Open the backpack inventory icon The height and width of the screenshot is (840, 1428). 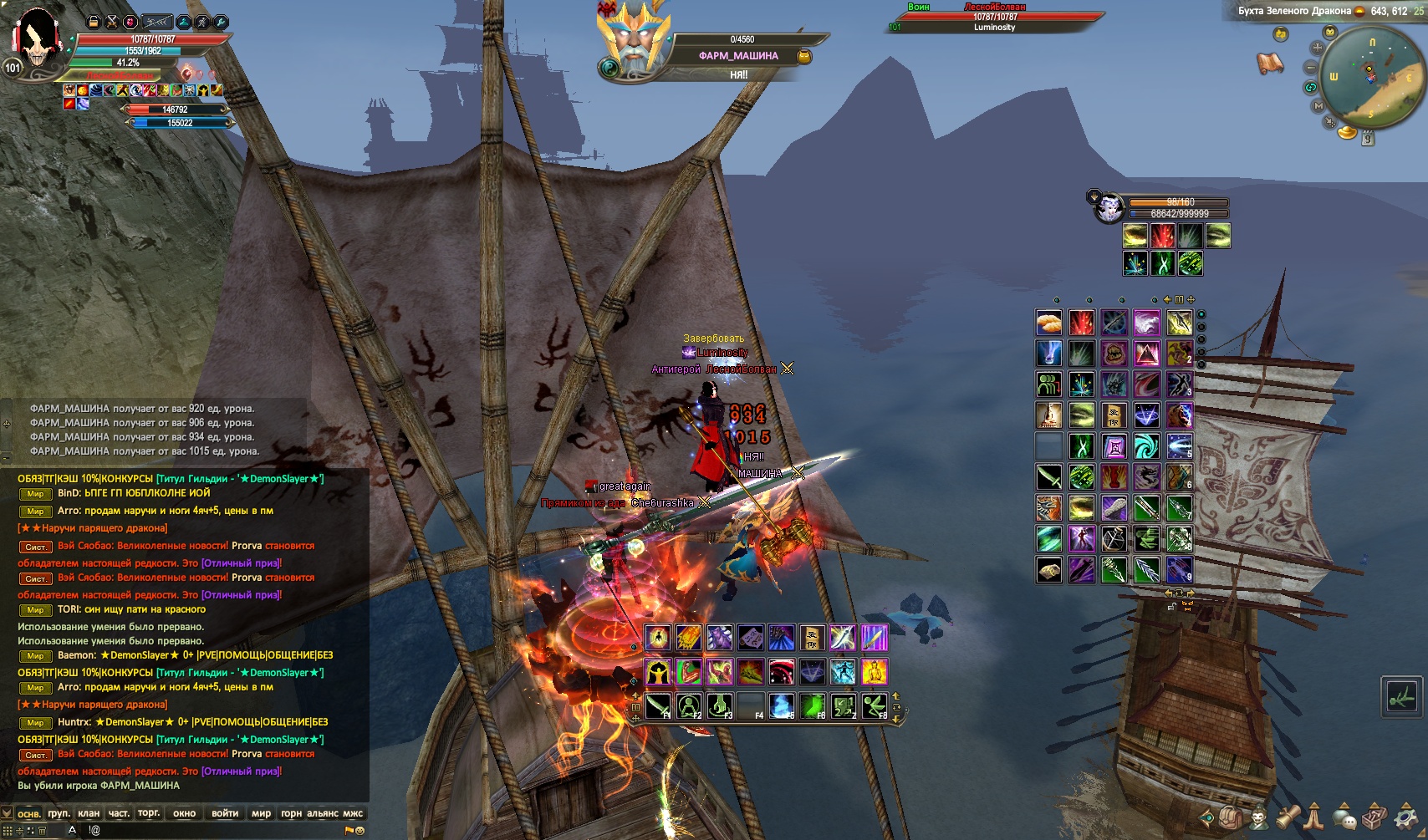[x=1230, y=817]
